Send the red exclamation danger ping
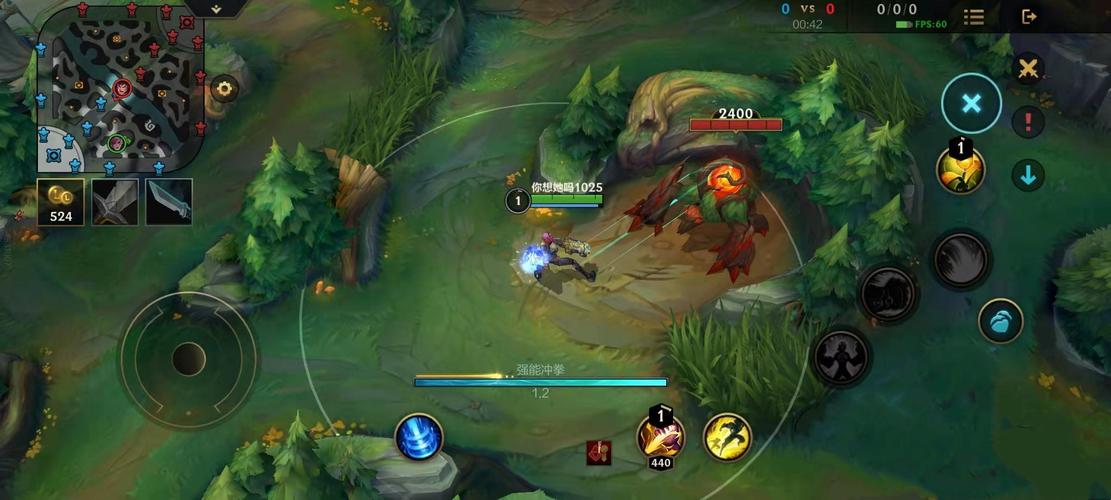Image resolution: width=1111 pixels, height=500 pixels. 1027,122
